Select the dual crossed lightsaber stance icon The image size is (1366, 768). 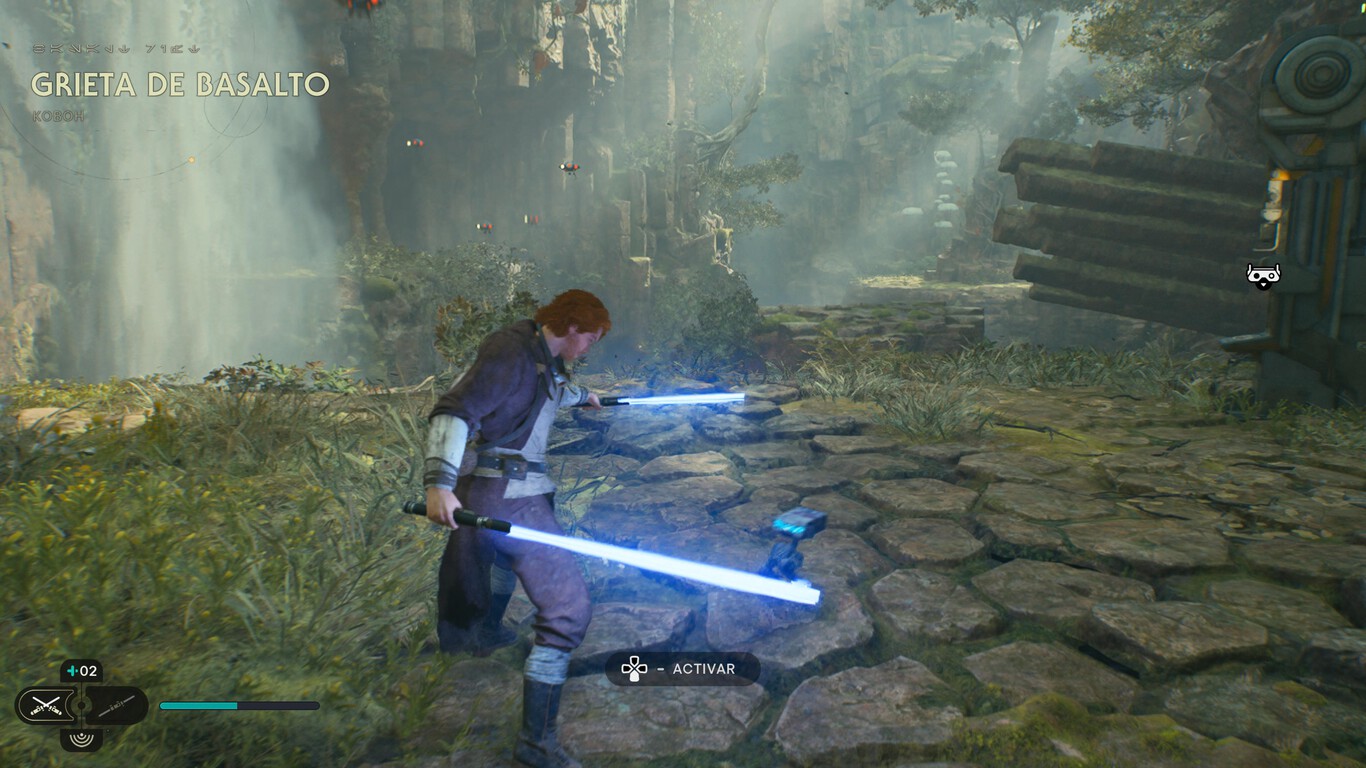pyautogui.click(x=47, y=705)
